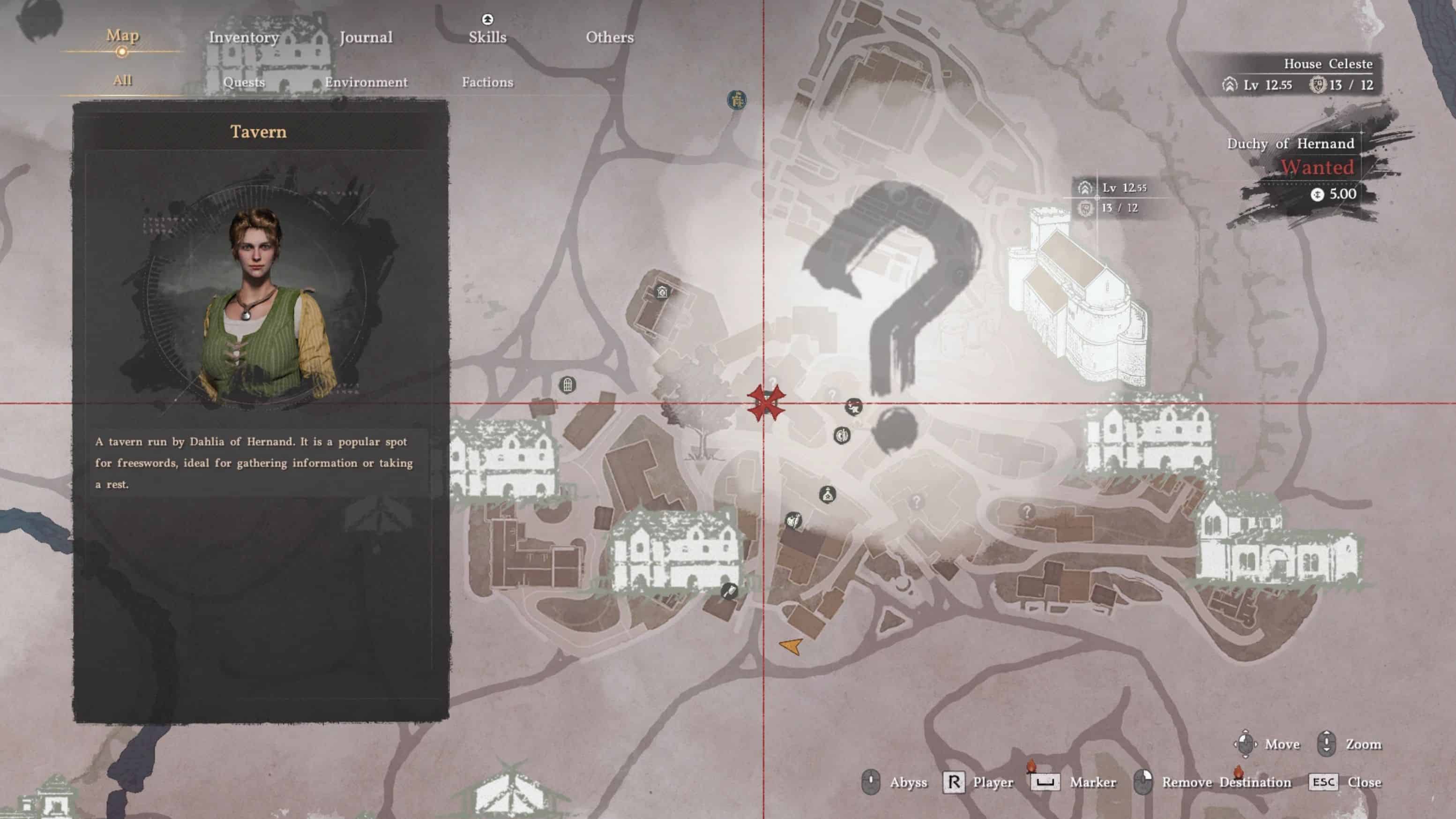Filter the map by Factions
Viewport: 1456px width, 819px height.
487,83
